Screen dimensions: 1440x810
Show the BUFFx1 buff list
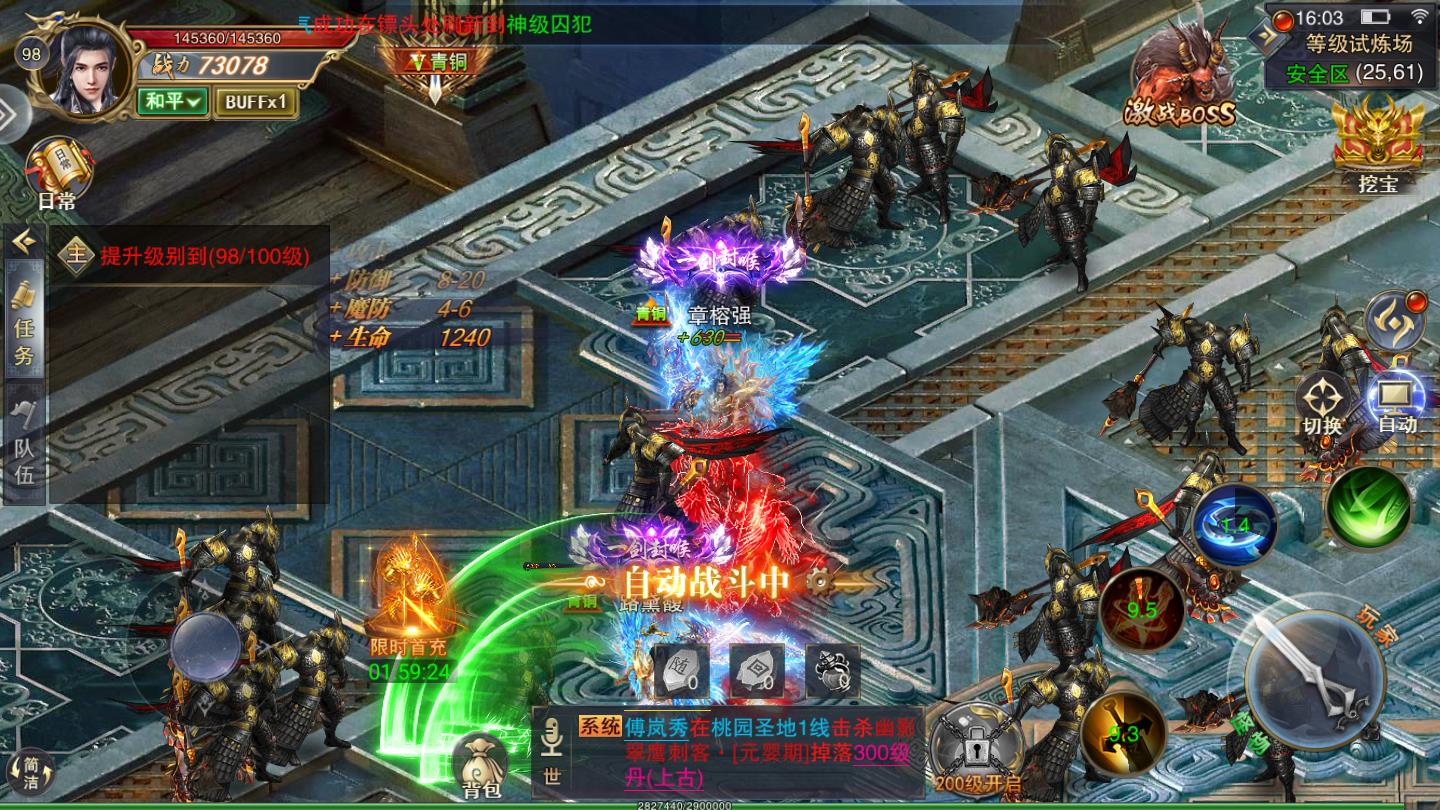(x=255, y=101)
